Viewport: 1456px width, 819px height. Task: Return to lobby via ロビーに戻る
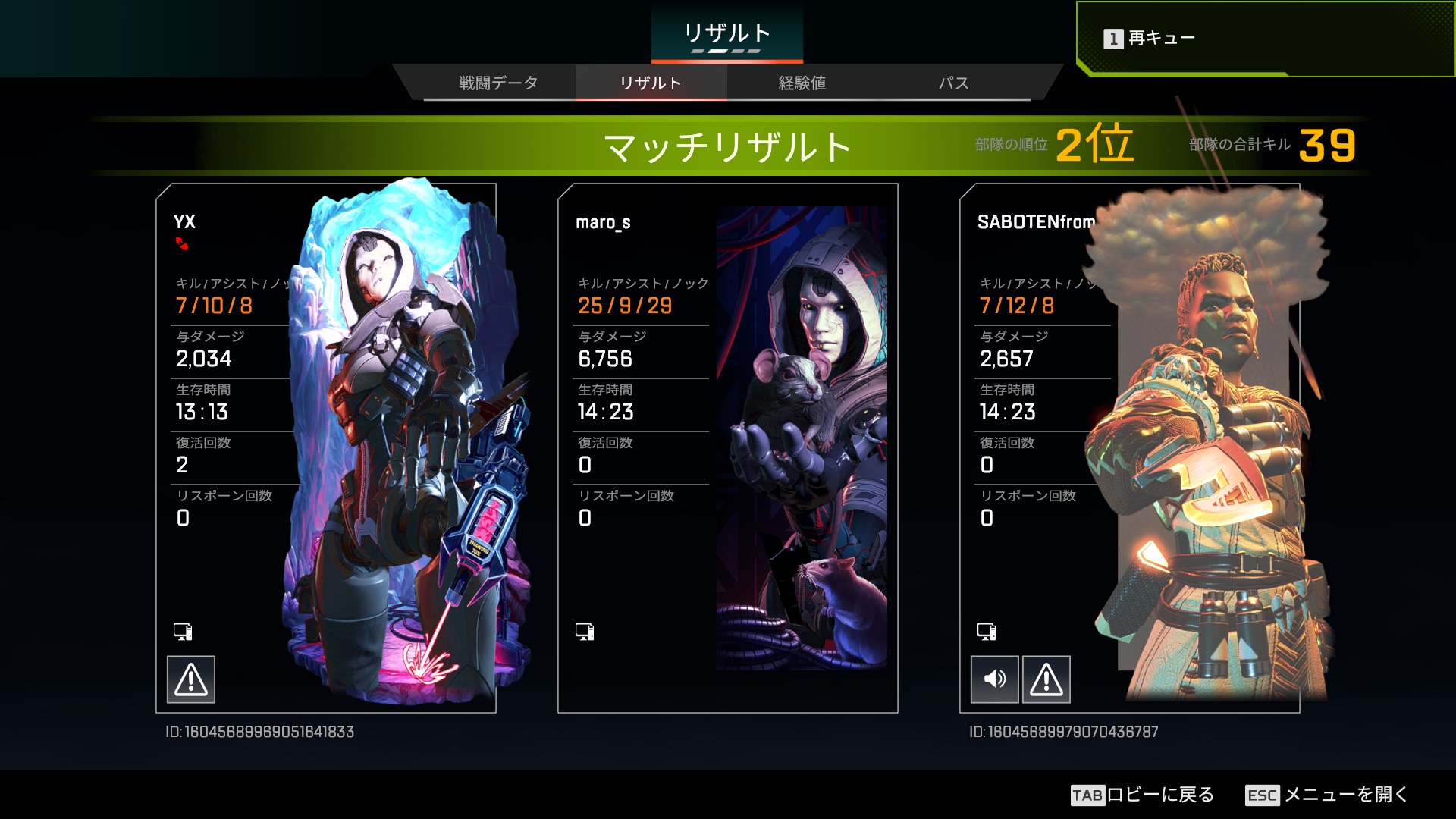tap(1143, 795)
